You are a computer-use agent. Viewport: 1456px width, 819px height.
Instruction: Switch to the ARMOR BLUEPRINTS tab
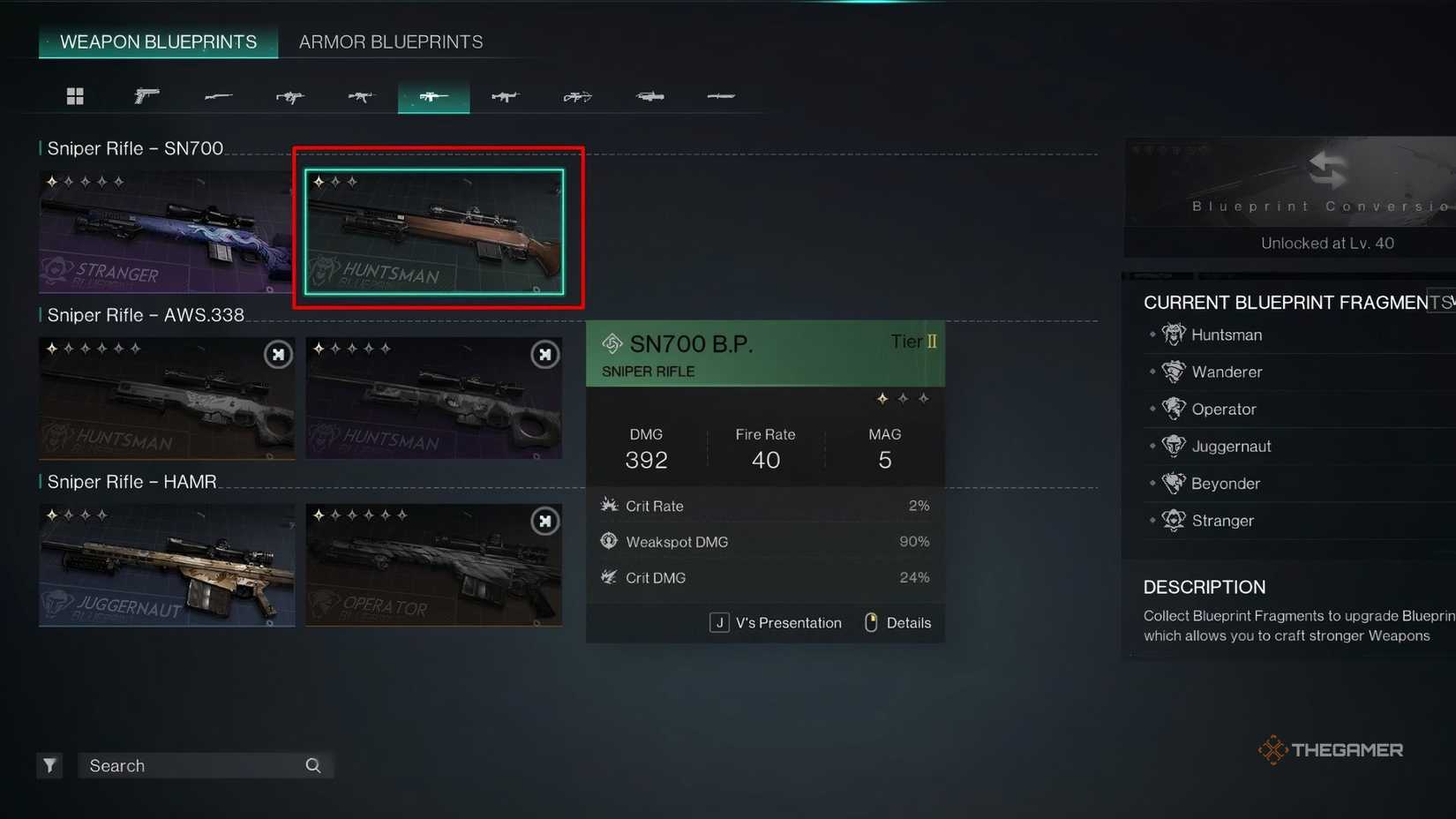click(x=390, y=41)
